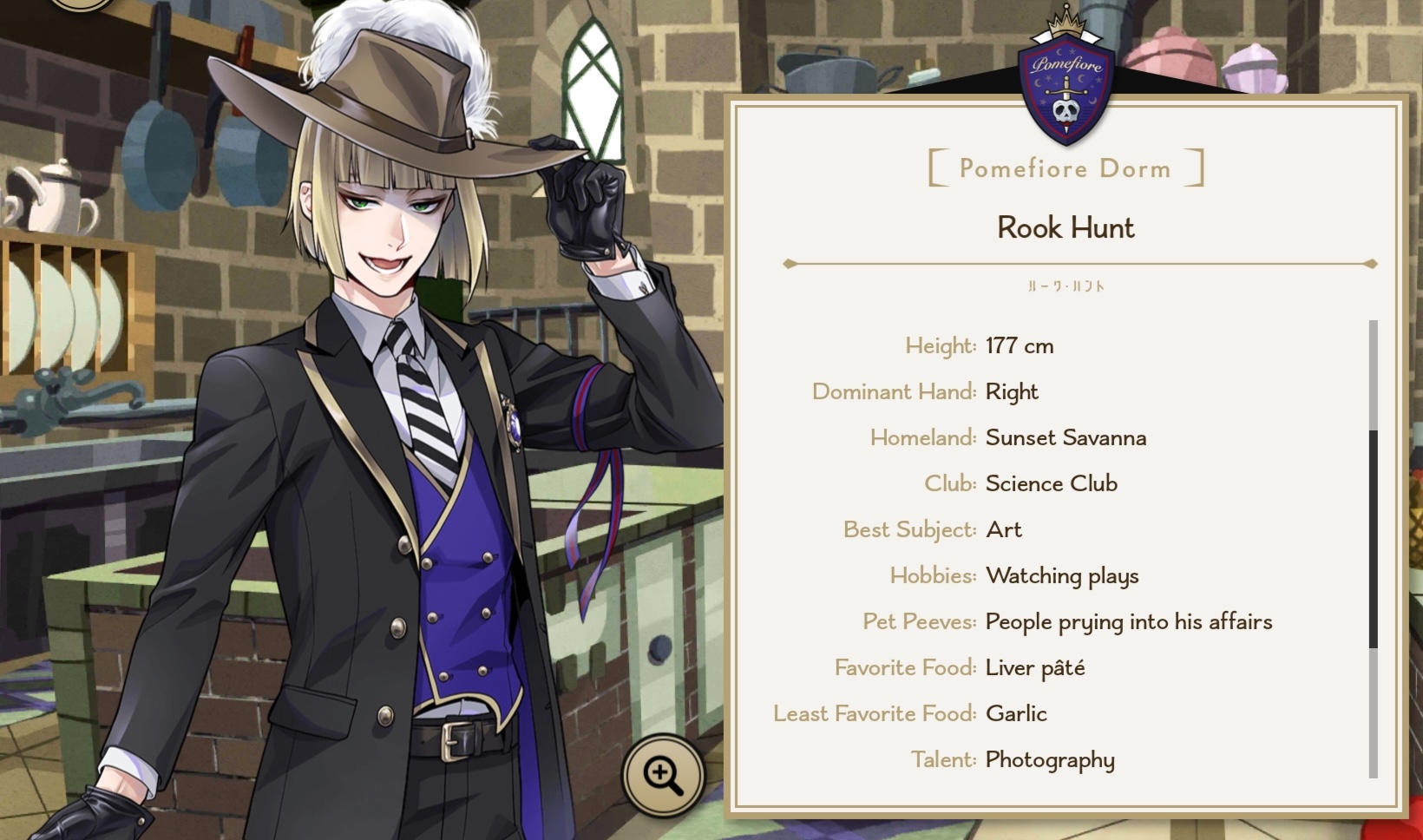Select the Hobbies entry Watching plays
Screen dimensions: 1423x840
(x=1060, y=575)
